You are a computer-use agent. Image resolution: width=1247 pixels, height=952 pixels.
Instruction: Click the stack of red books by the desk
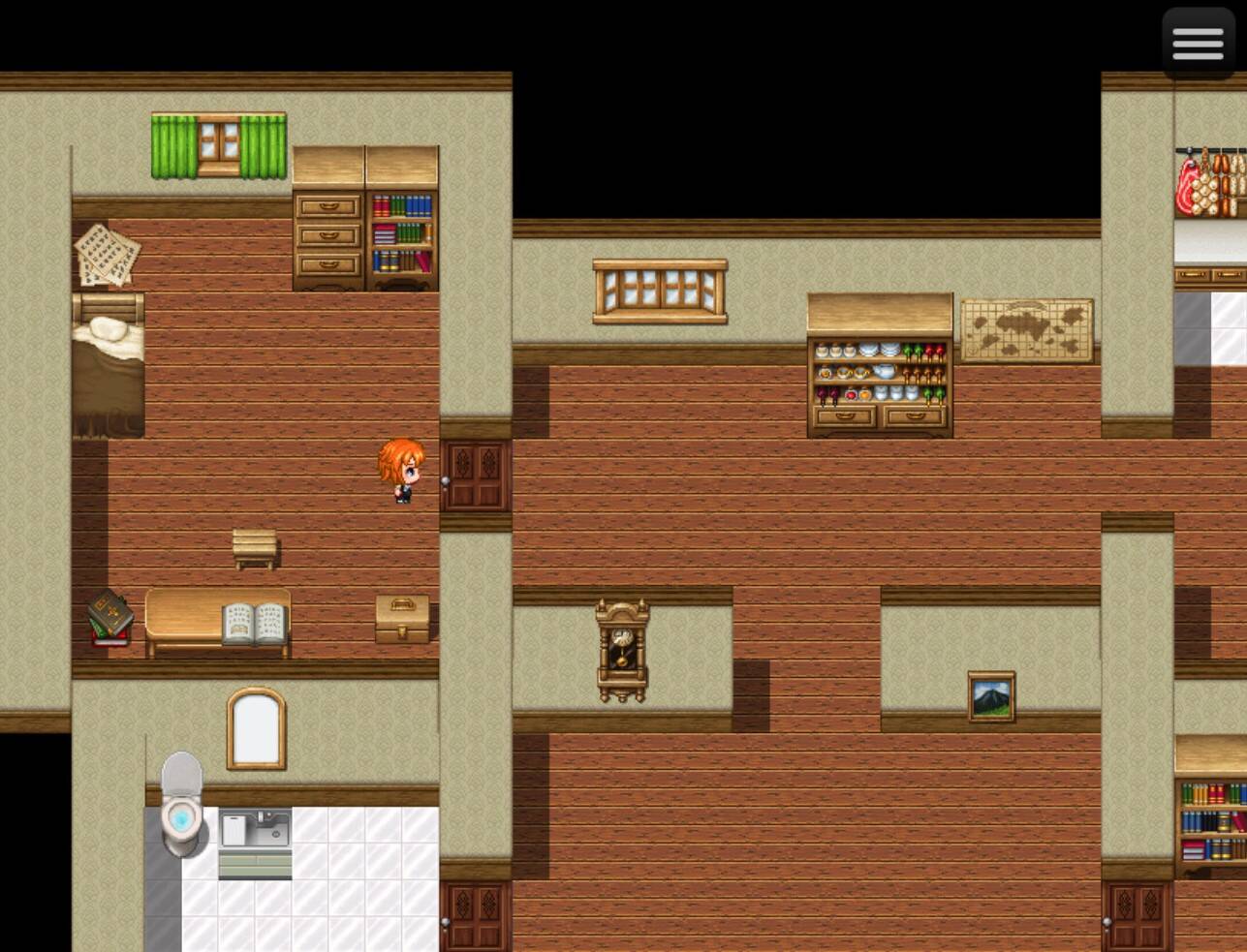[109, 618]
